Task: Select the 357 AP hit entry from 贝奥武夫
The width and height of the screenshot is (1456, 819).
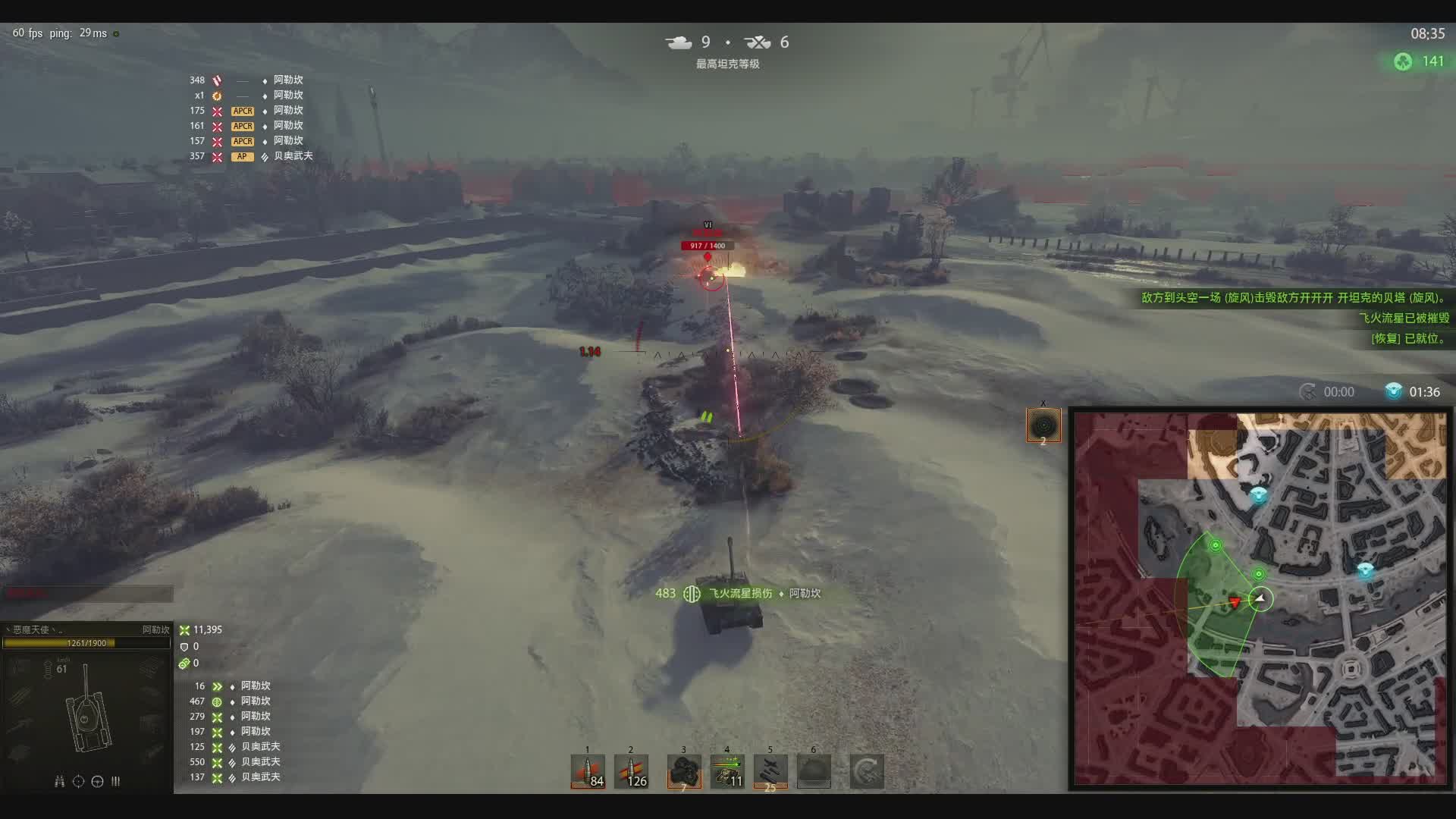Action: [x=250, y=156]
